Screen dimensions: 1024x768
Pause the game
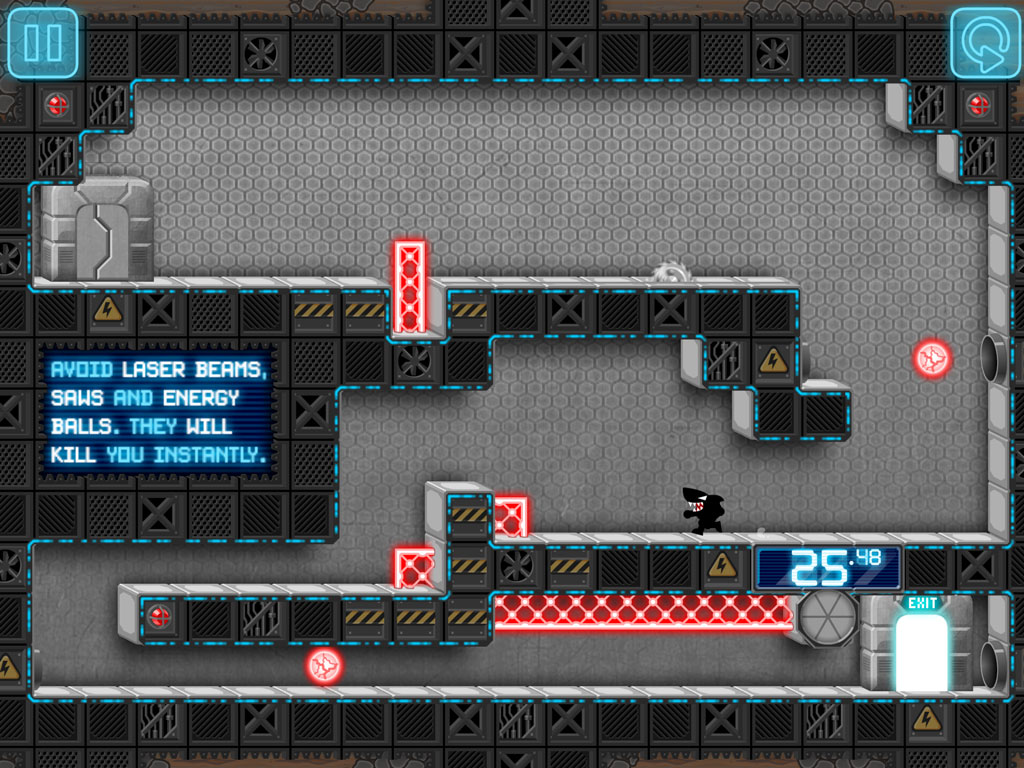point(42,43)
